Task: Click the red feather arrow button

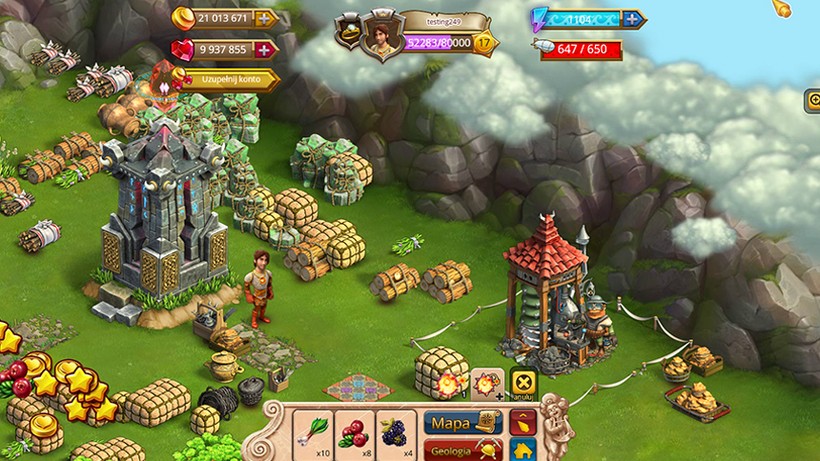Action: point(522,422)
